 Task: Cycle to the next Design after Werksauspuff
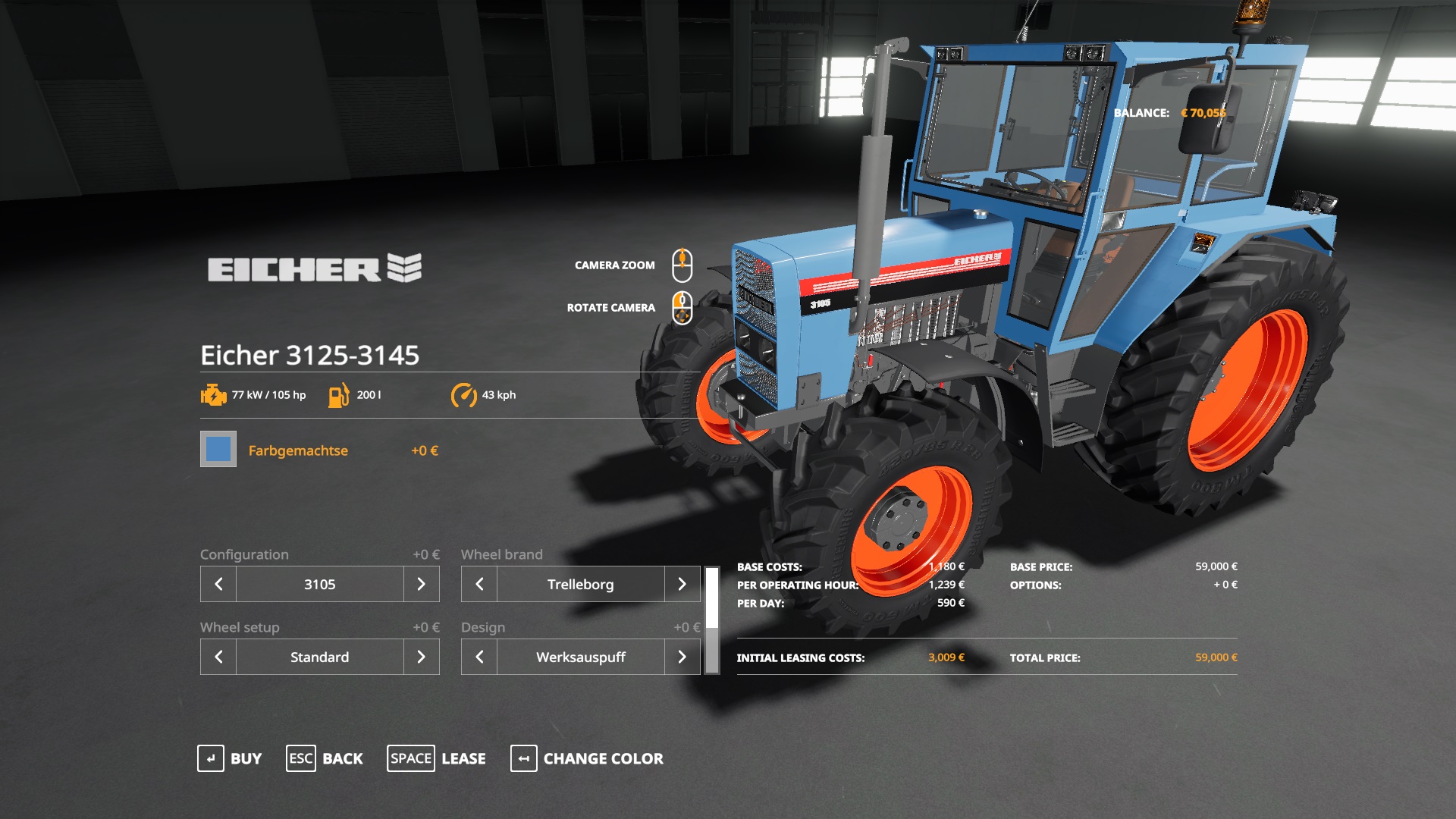[682, 657]
